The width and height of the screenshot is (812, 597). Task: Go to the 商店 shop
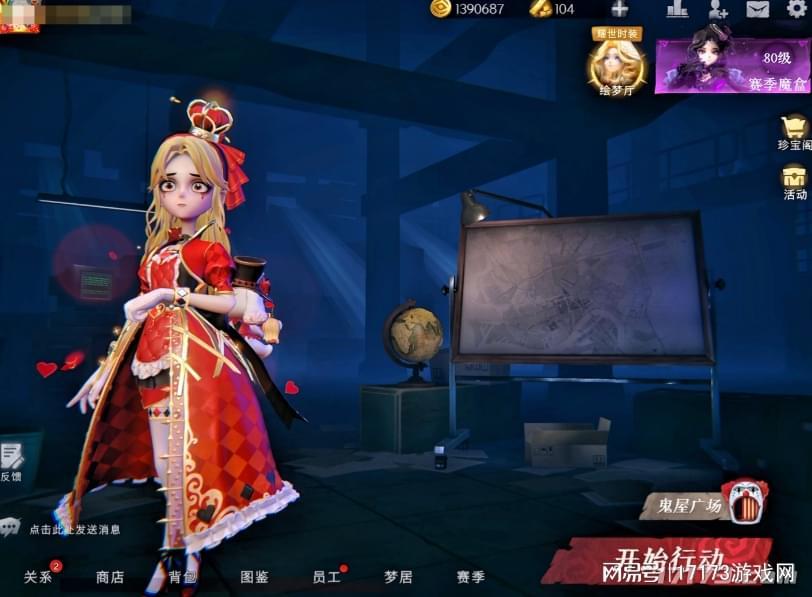click(110, 577)
